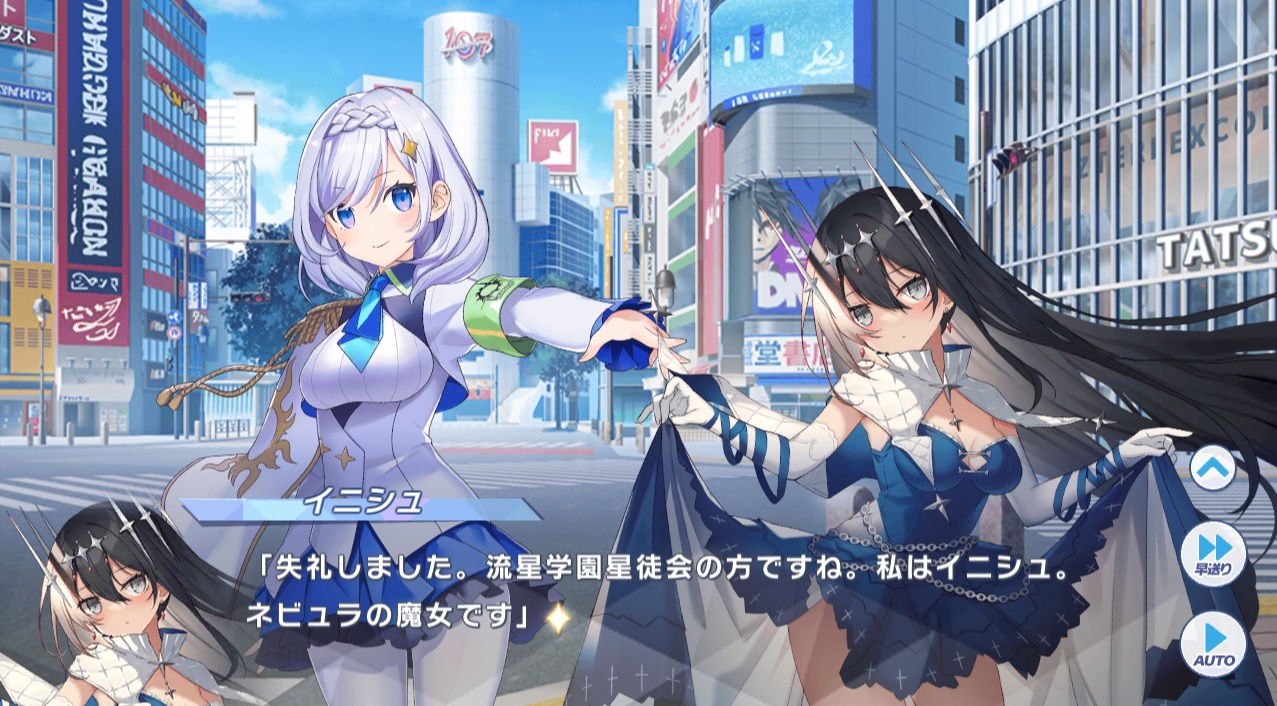This screenshot has width=1277, height=706.
Task: Fast-forward the story with the 早送り button
Action: (x=1213, y=554)
